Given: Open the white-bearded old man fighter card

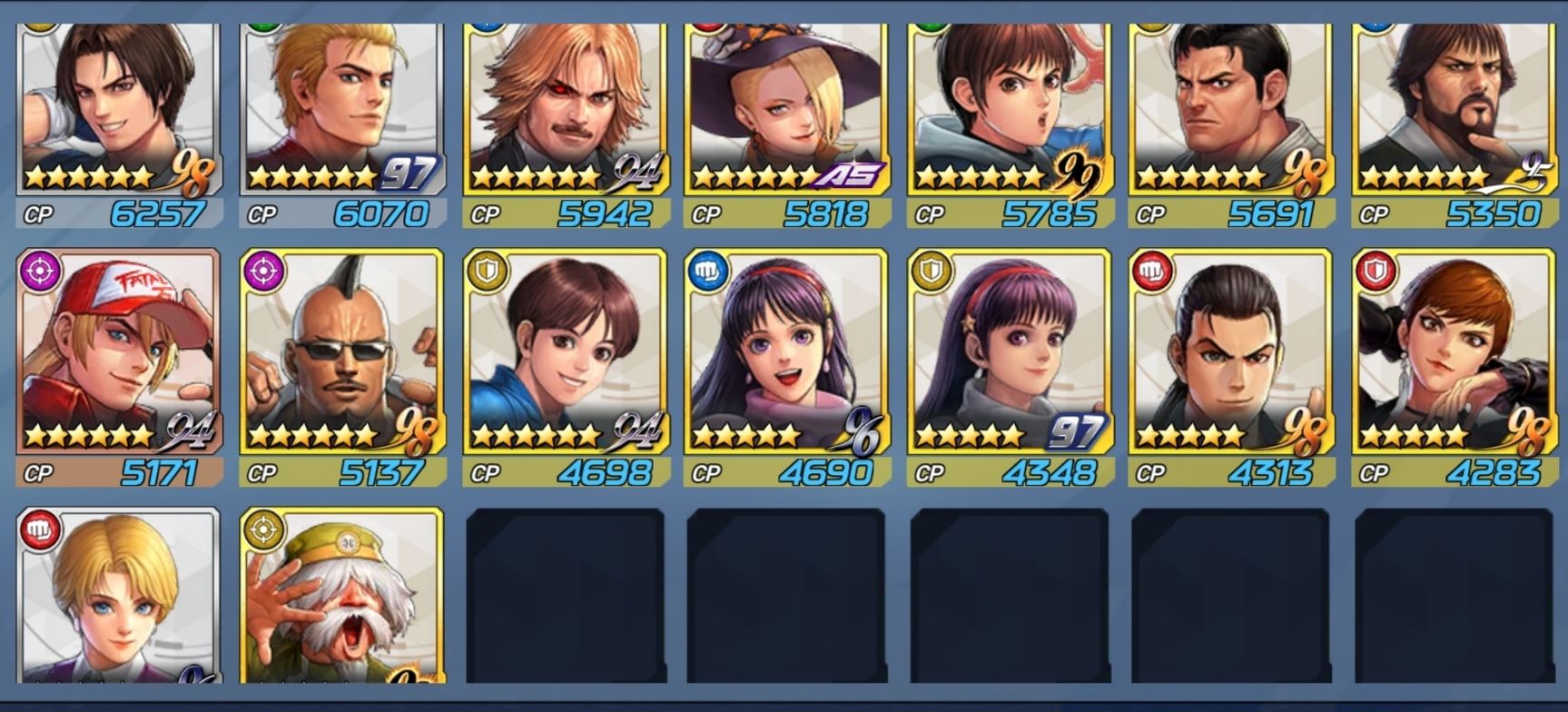Looking at the screenshot, I should coord(342,597).
